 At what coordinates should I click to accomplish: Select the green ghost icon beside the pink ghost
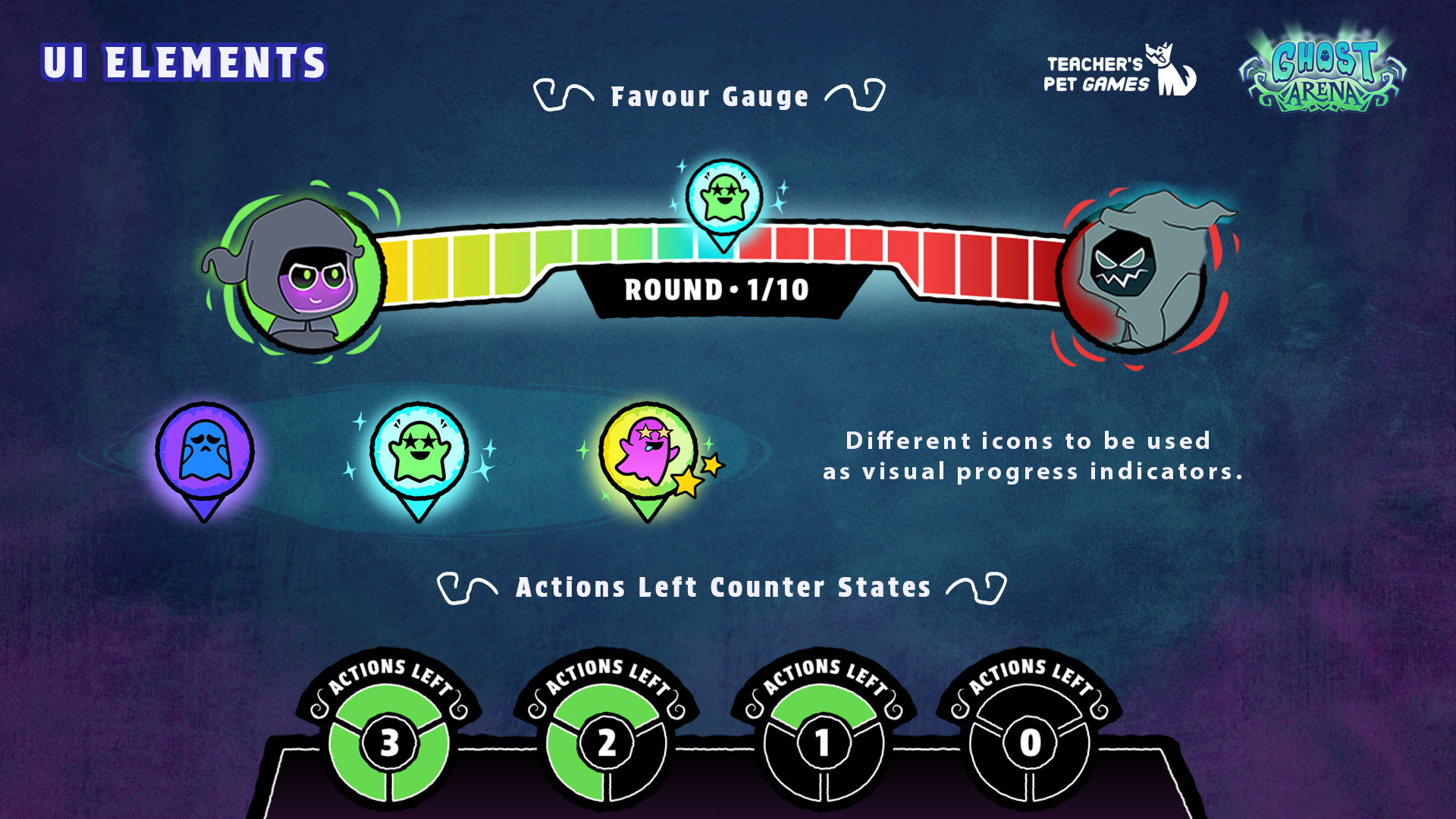coord(419,452)
